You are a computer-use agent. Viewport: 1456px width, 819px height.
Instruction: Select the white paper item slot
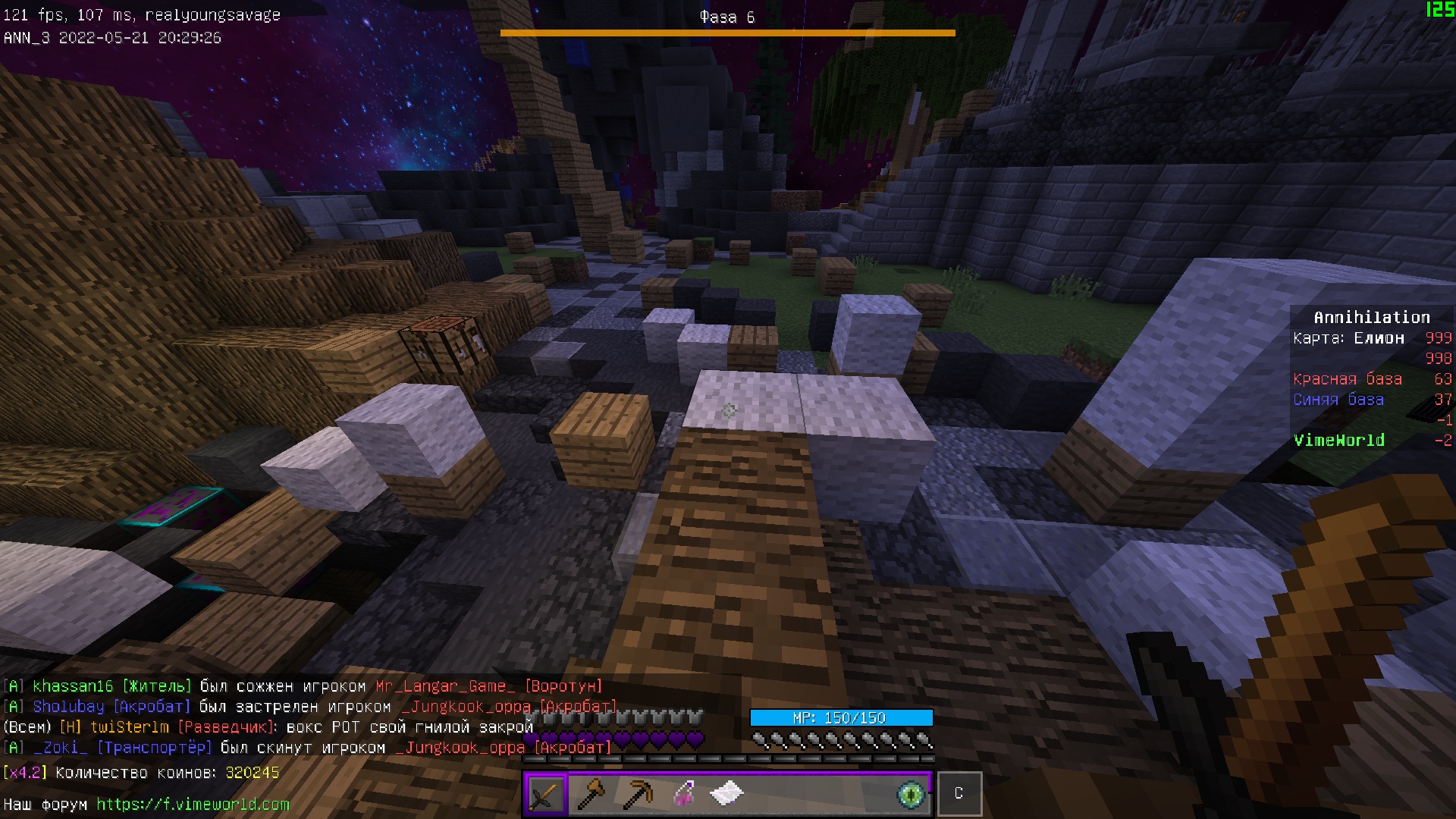tap(727, 794)
